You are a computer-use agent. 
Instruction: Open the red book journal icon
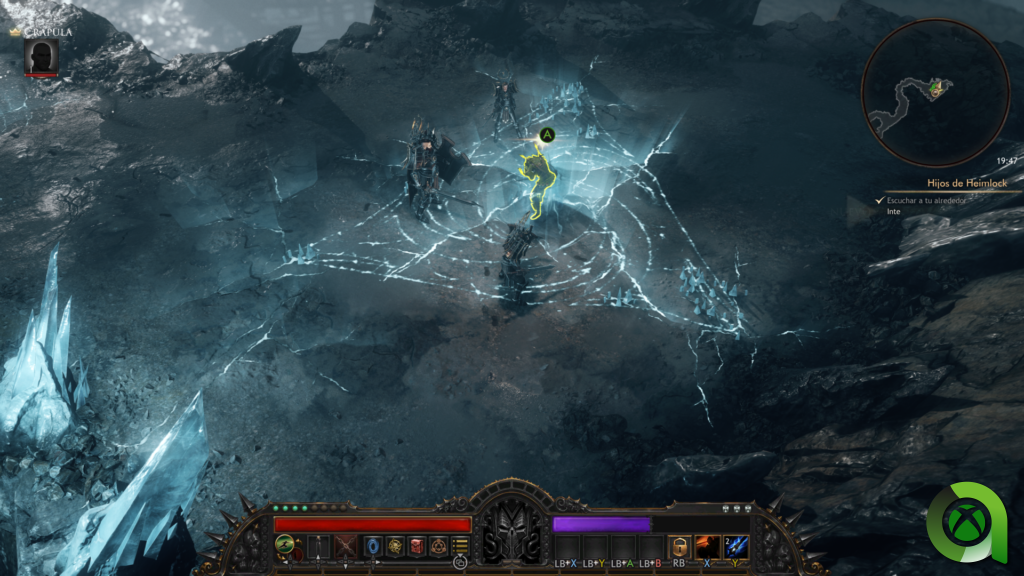coord(417,546)
